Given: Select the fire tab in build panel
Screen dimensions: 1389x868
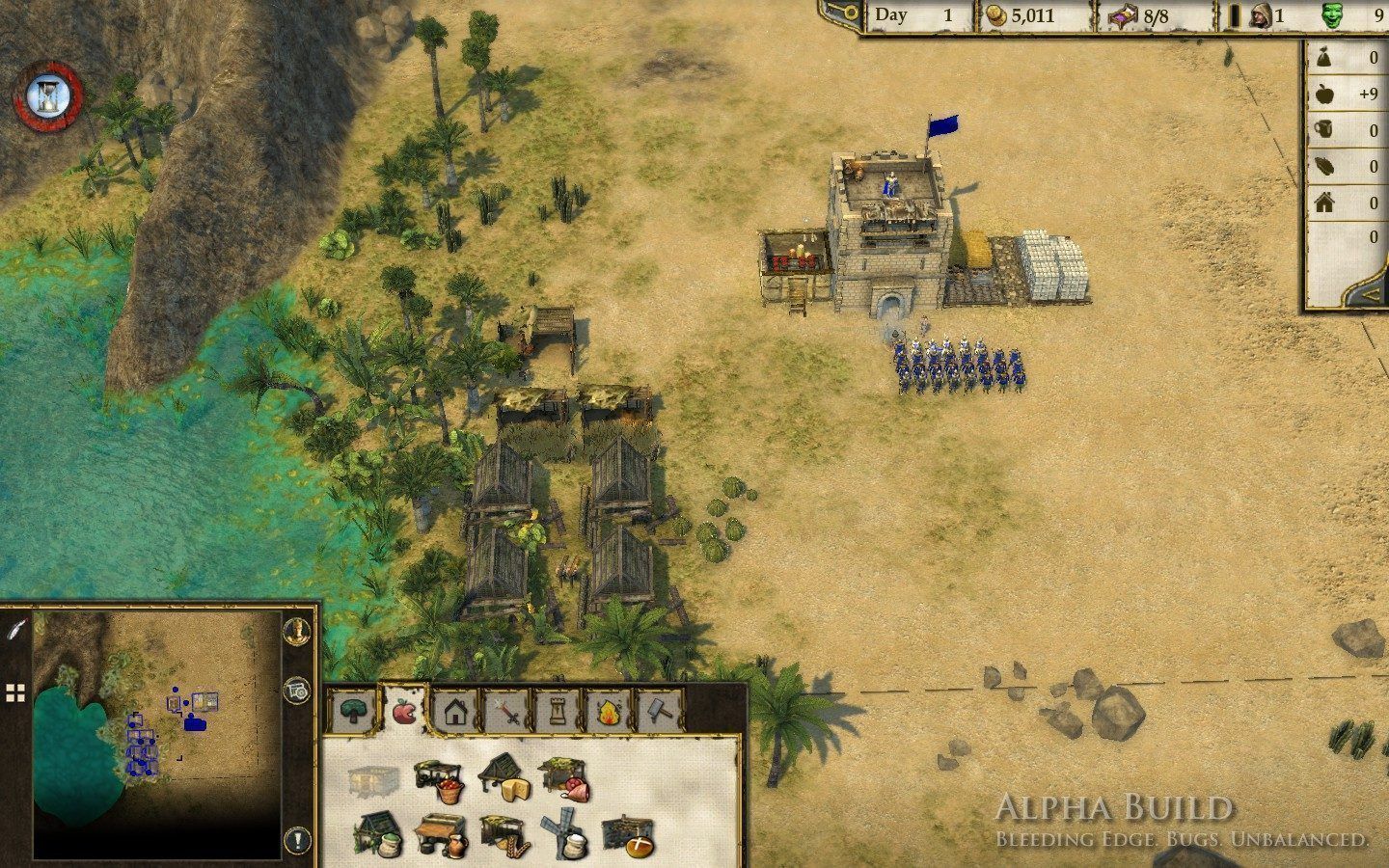Looking at the screenshot, I should (610, 714).
